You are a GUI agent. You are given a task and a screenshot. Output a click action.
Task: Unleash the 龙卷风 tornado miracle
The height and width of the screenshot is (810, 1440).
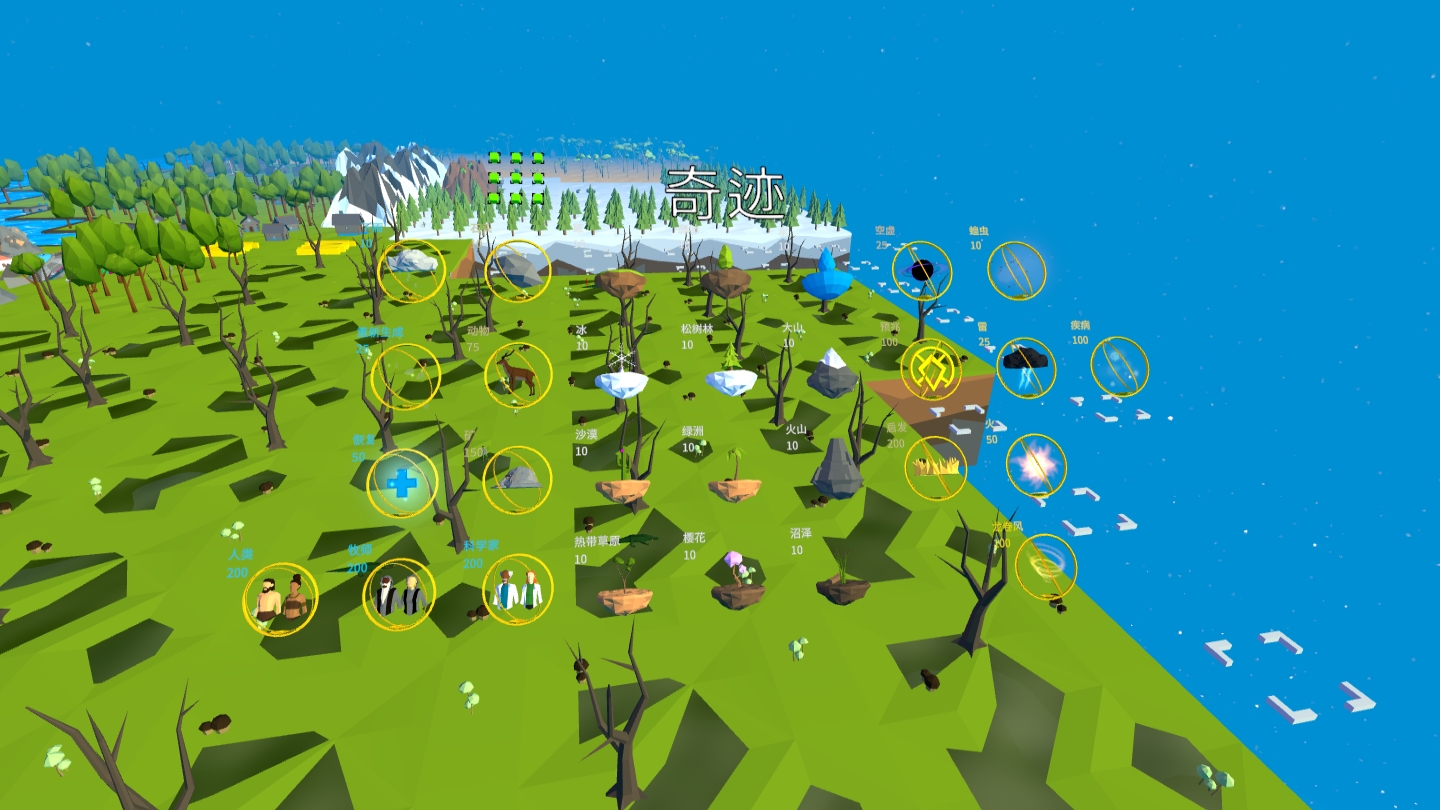pos(1046,566)
